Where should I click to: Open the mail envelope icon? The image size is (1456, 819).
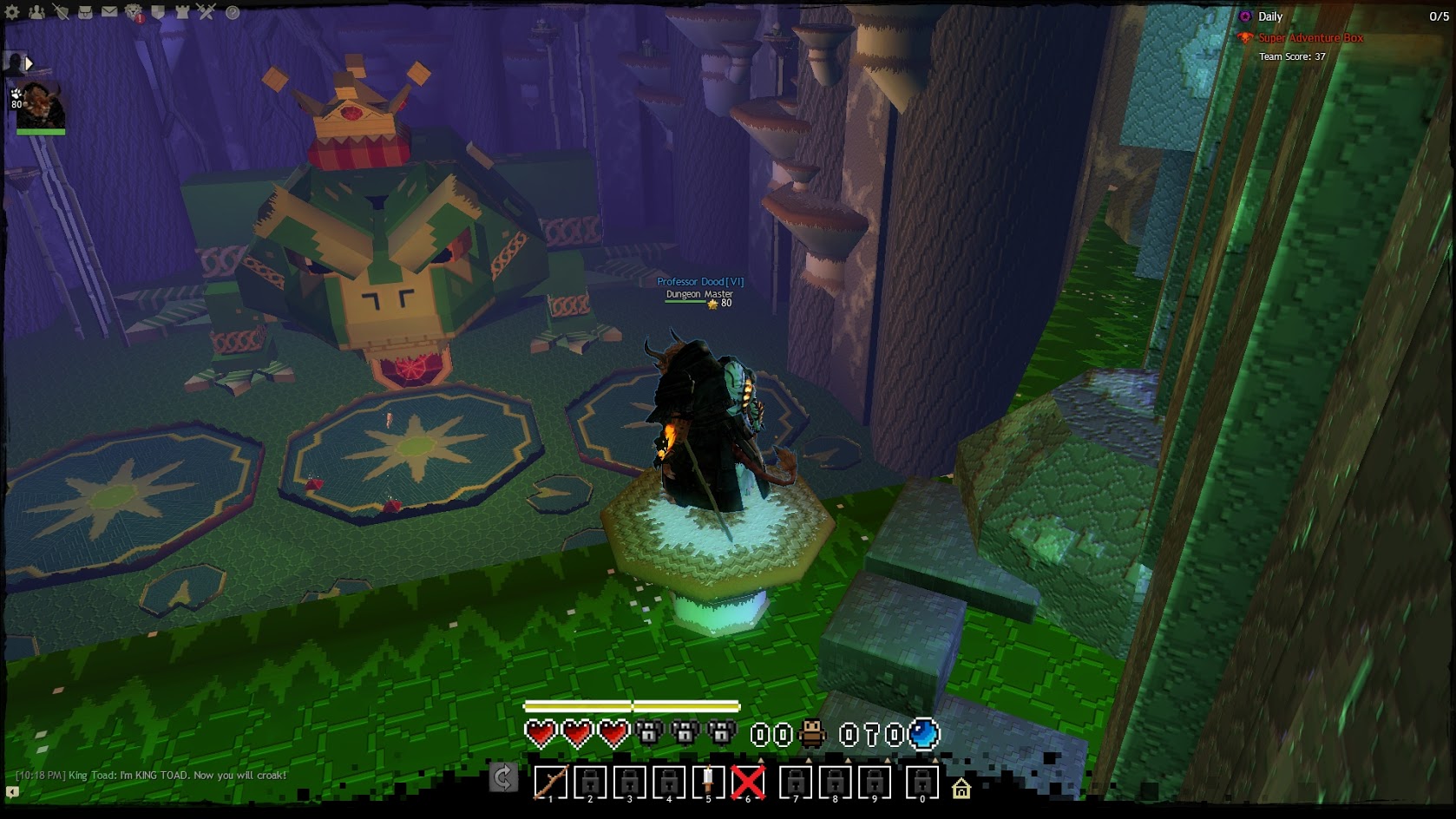click(x=109, y=12)
